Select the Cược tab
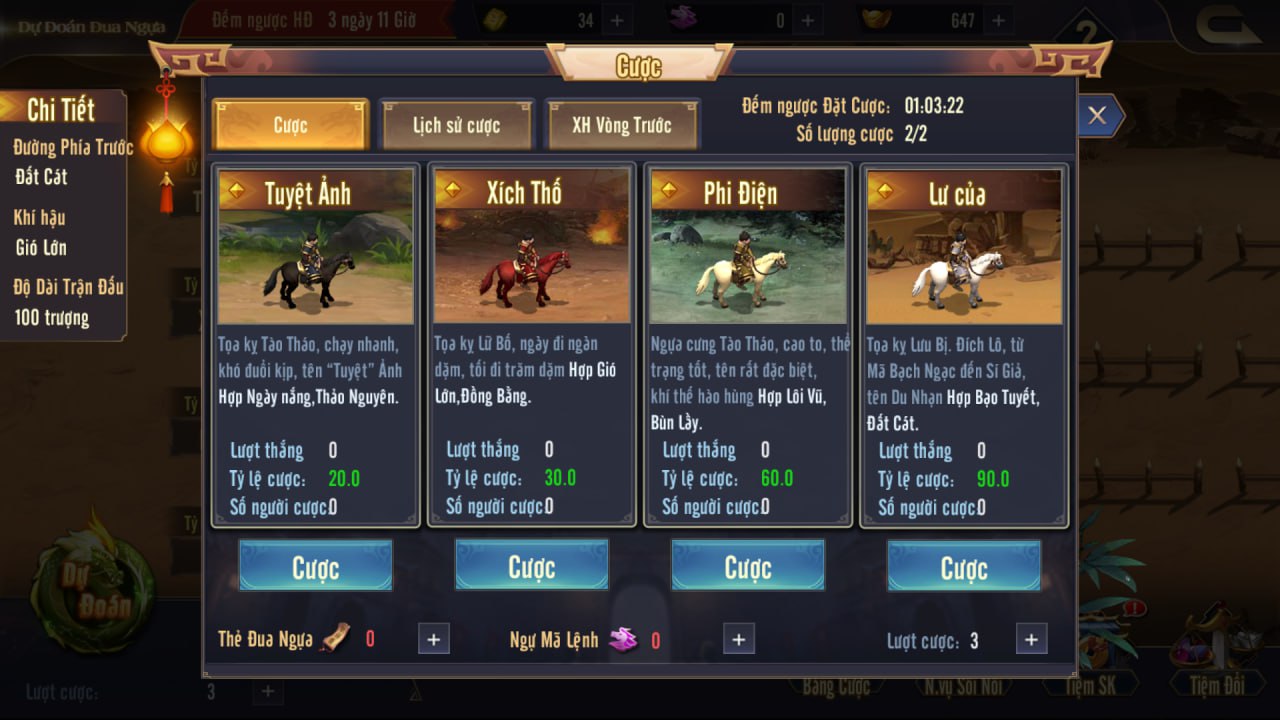The width and height of the screenshot is (1280, 720). tap(291, 125)
